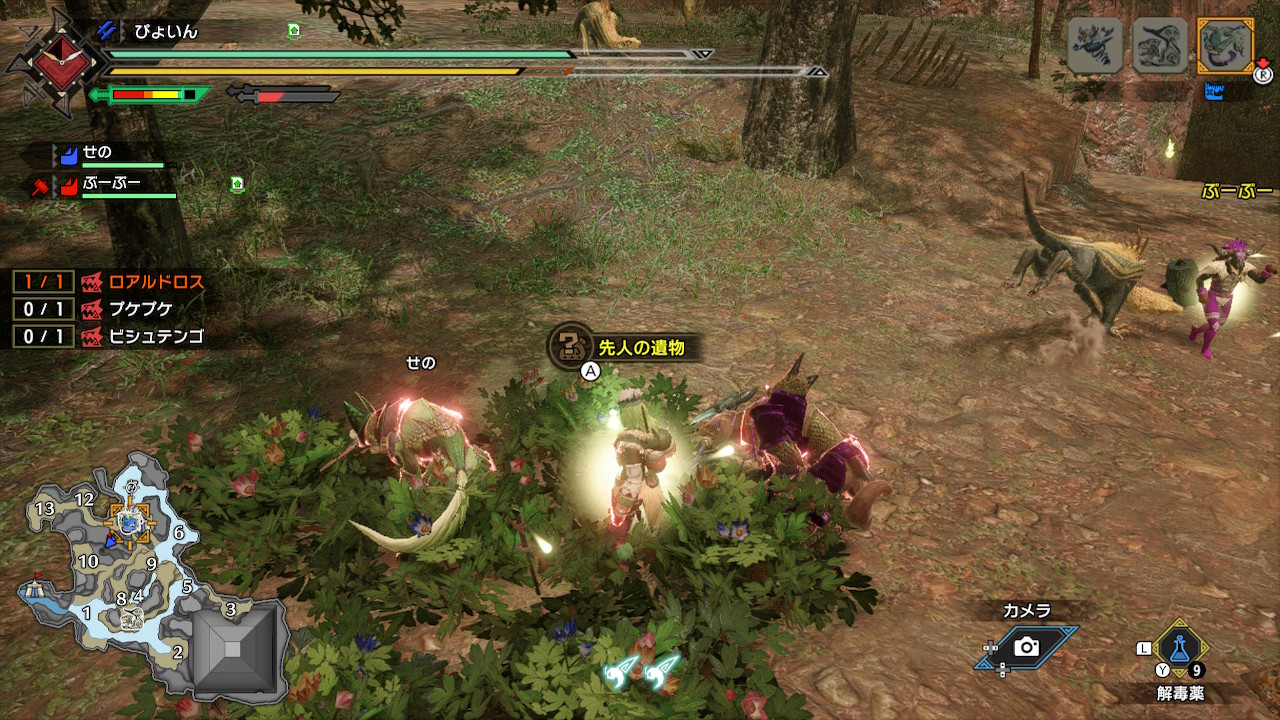Viewport: 1280px width, 720px height.
Task: Select the プケプケ quest objective row
Action: click(x=108, y=309)
